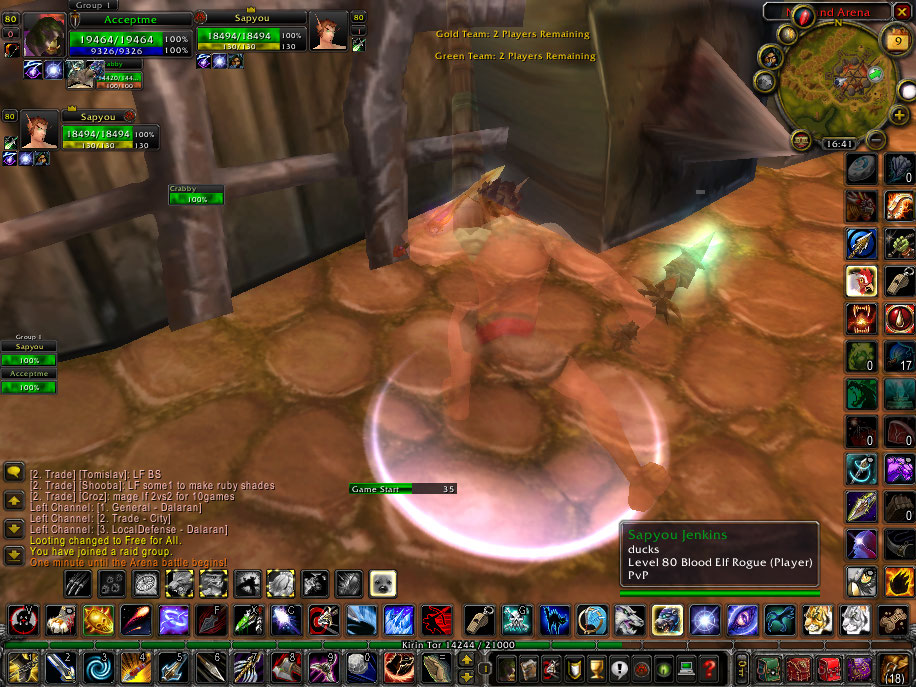
Task: Activate the red skull ability on the side bar
Action: coord(861,319)
